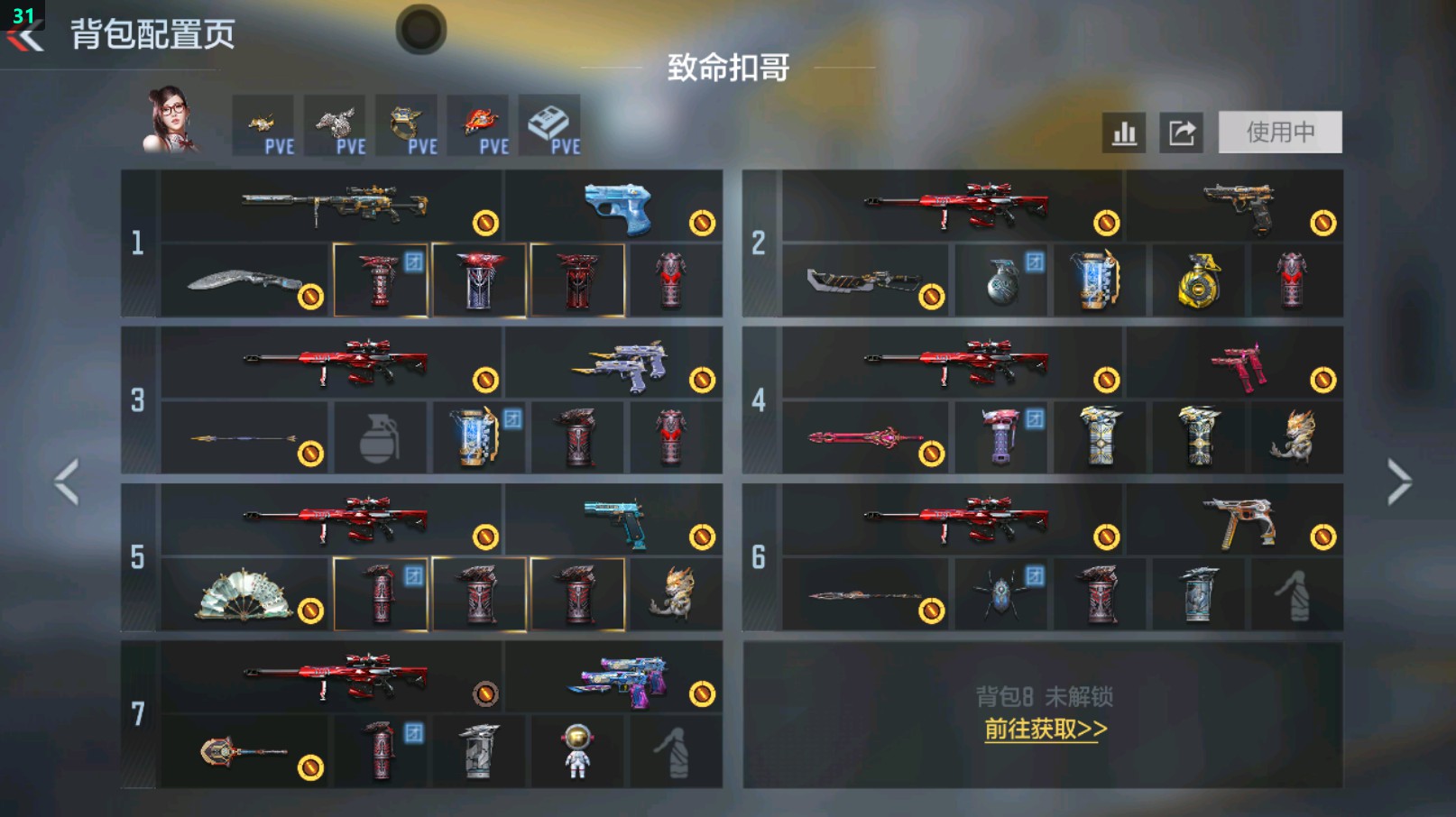Open the loadout statistics bar-chart icon
Image resolution: width=1456 pixels, height=817 pixels.
pyautogui.click(x=1123, y=132)
